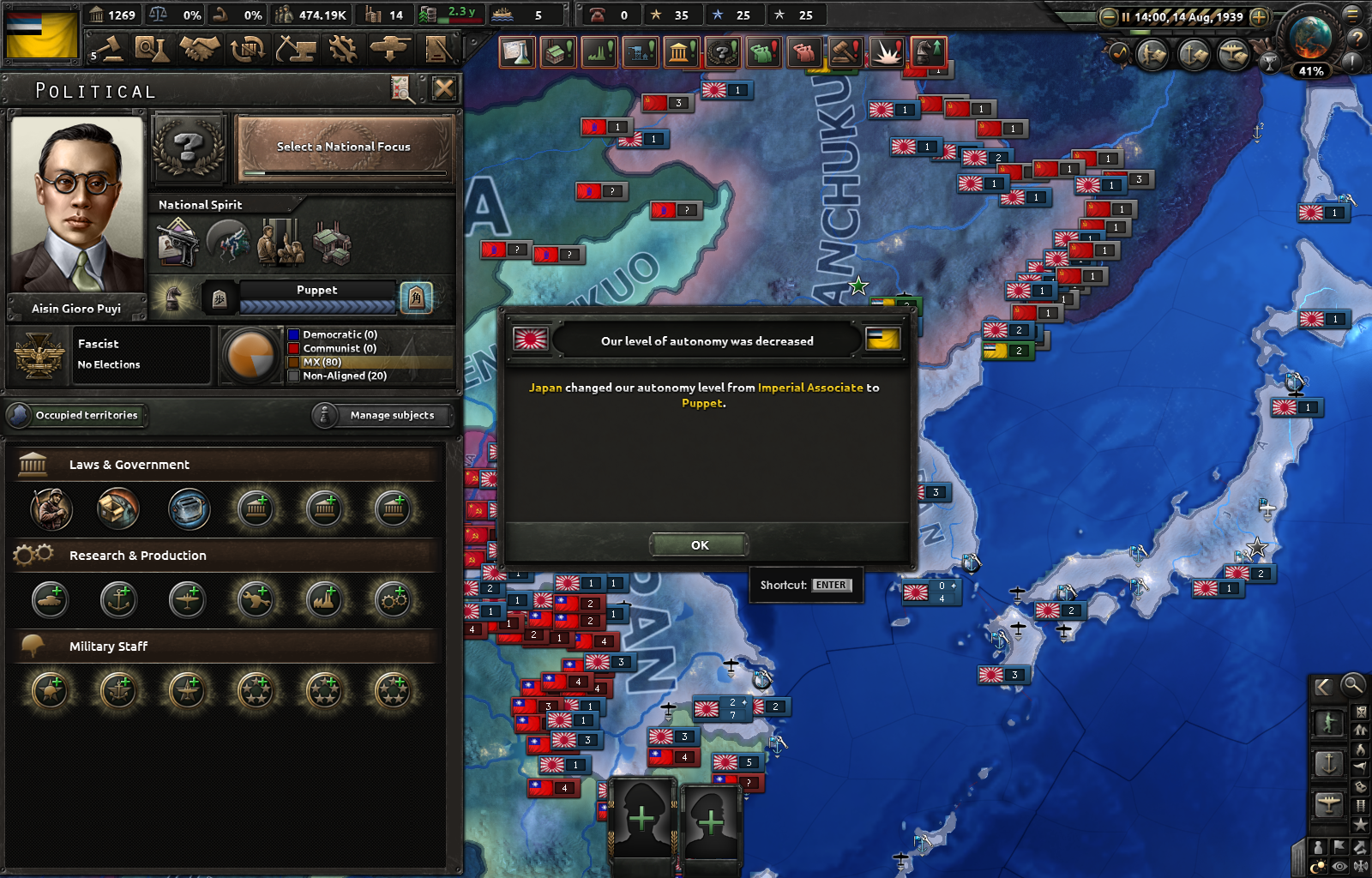This screenshot has width=1372, height=878.
Task: Select the Production wrench-and-gear icon
Action: (342, 49)
